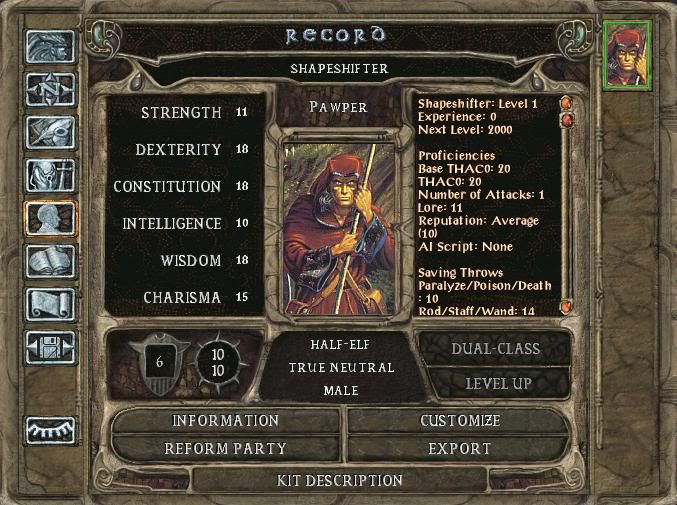Export the character

click(460, 449)
